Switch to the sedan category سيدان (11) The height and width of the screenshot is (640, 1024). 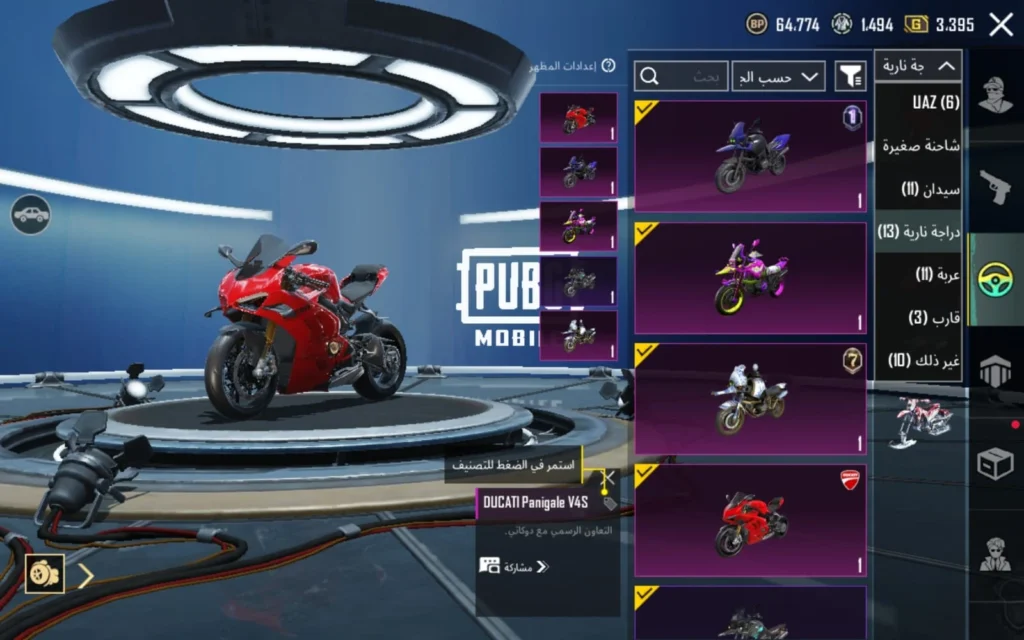point(930,188)
